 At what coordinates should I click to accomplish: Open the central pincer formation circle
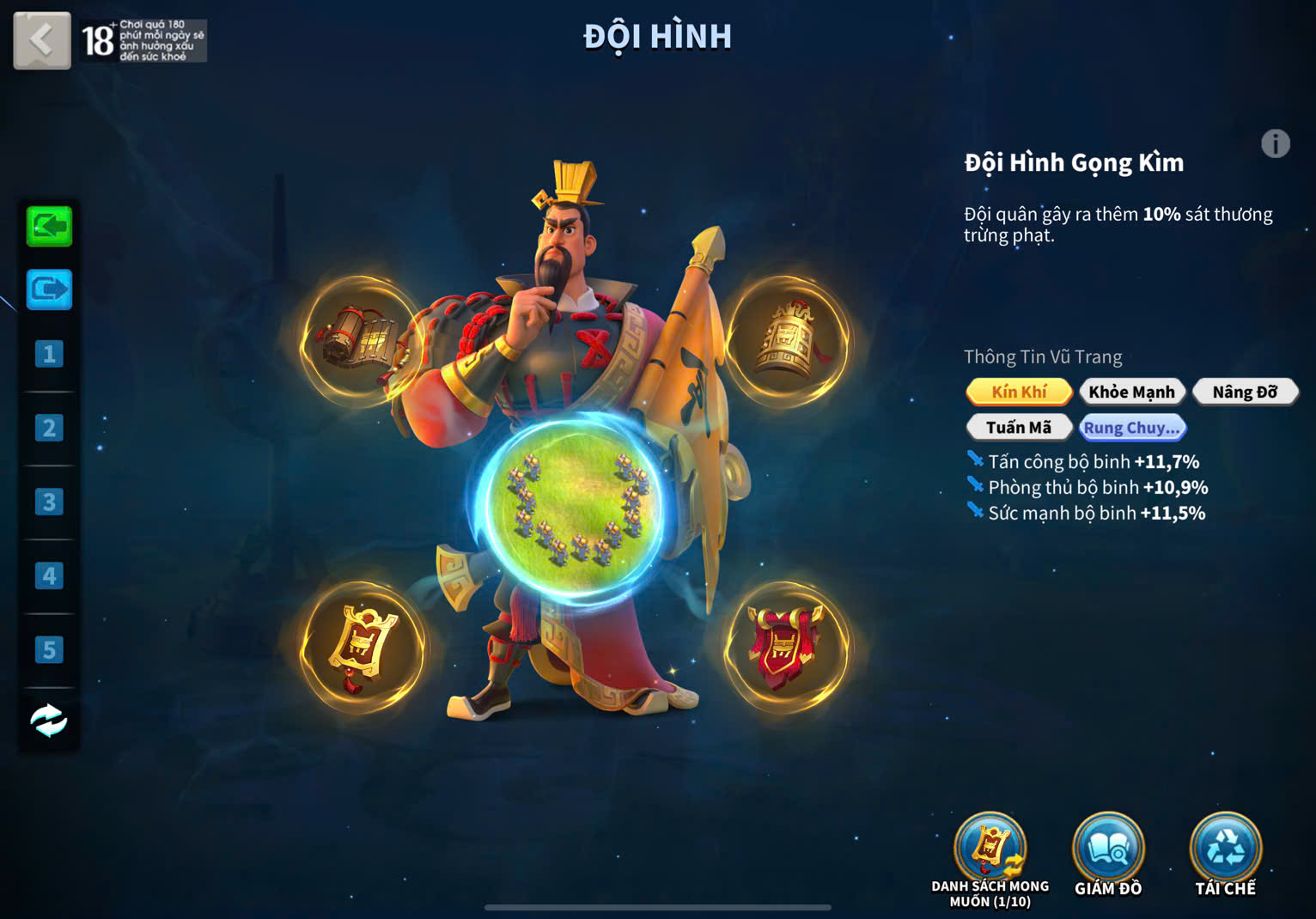pos(573,502)
